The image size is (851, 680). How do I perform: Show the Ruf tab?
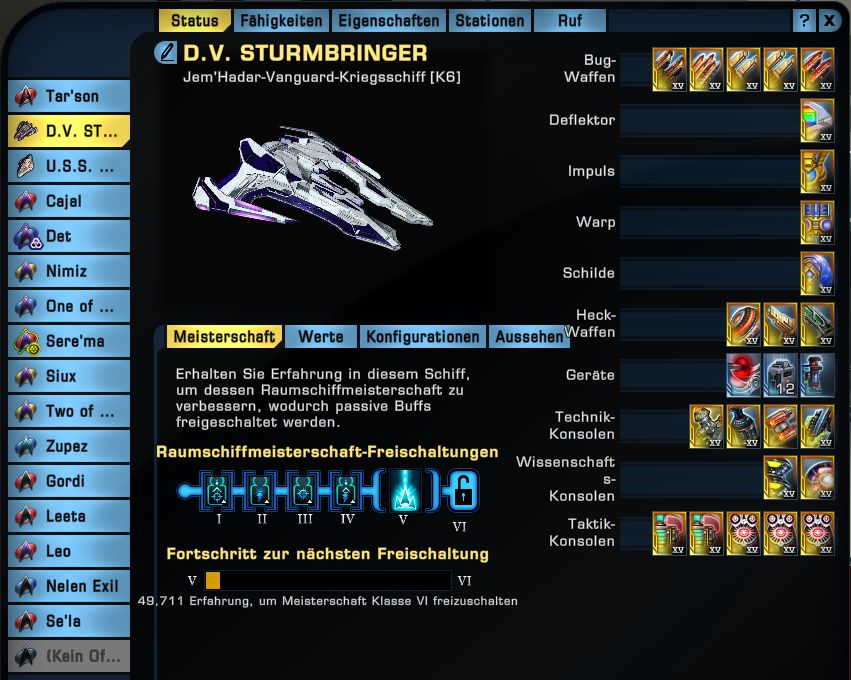(x=570, y=20)
